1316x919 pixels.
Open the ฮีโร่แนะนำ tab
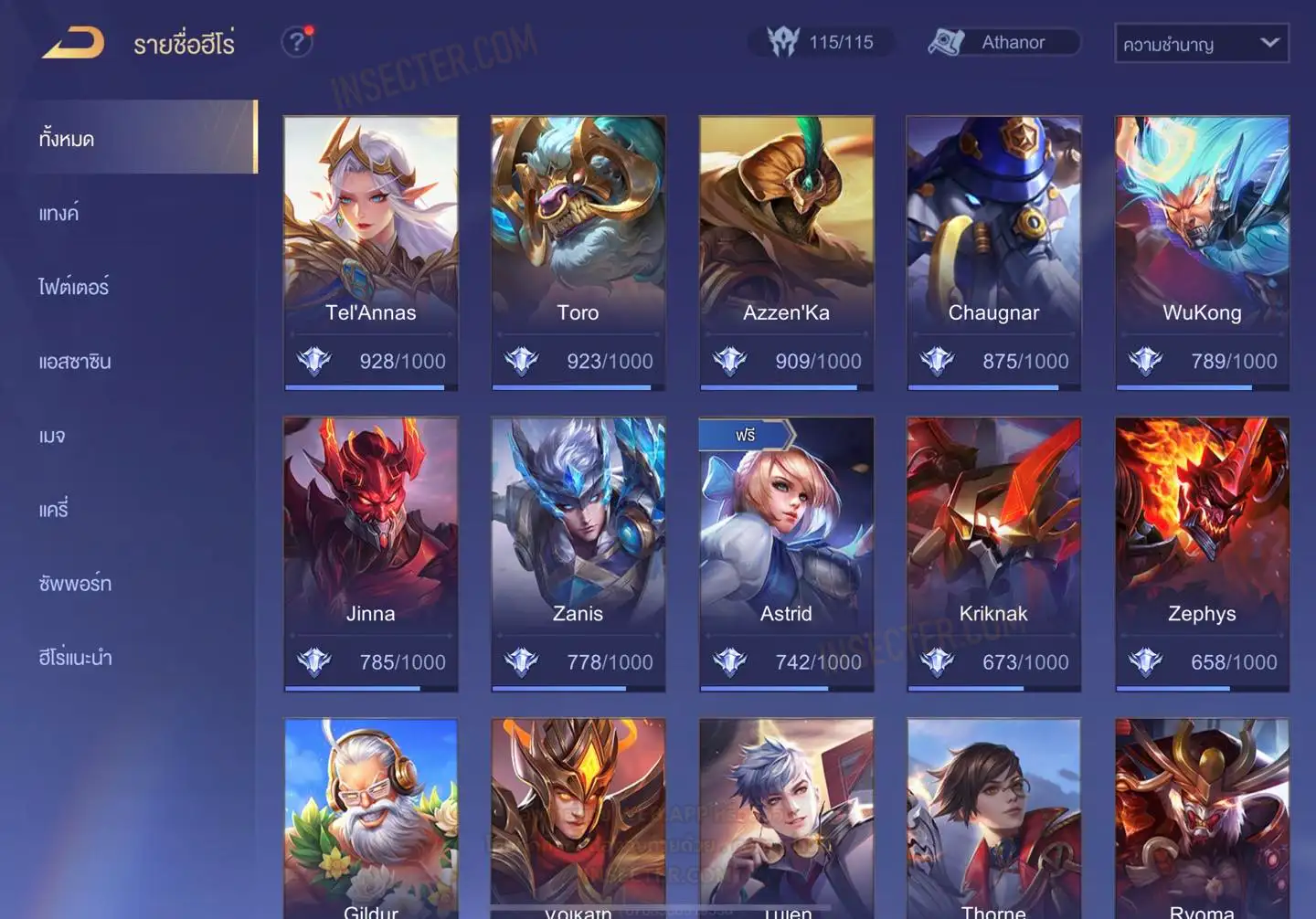pyautogui.click(x=75, y=658)
